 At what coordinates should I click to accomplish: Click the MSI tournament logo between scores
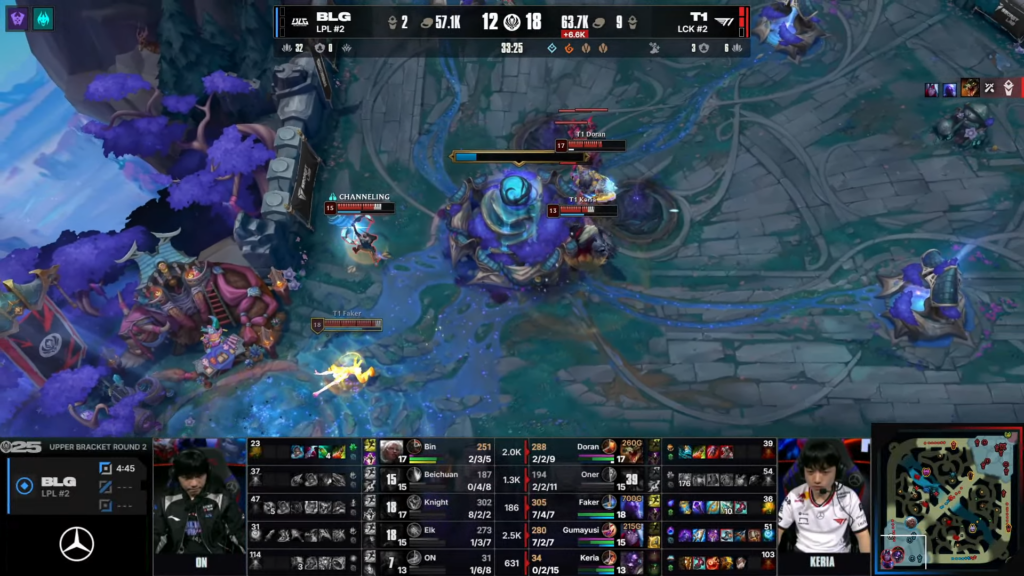coord(512,22)
